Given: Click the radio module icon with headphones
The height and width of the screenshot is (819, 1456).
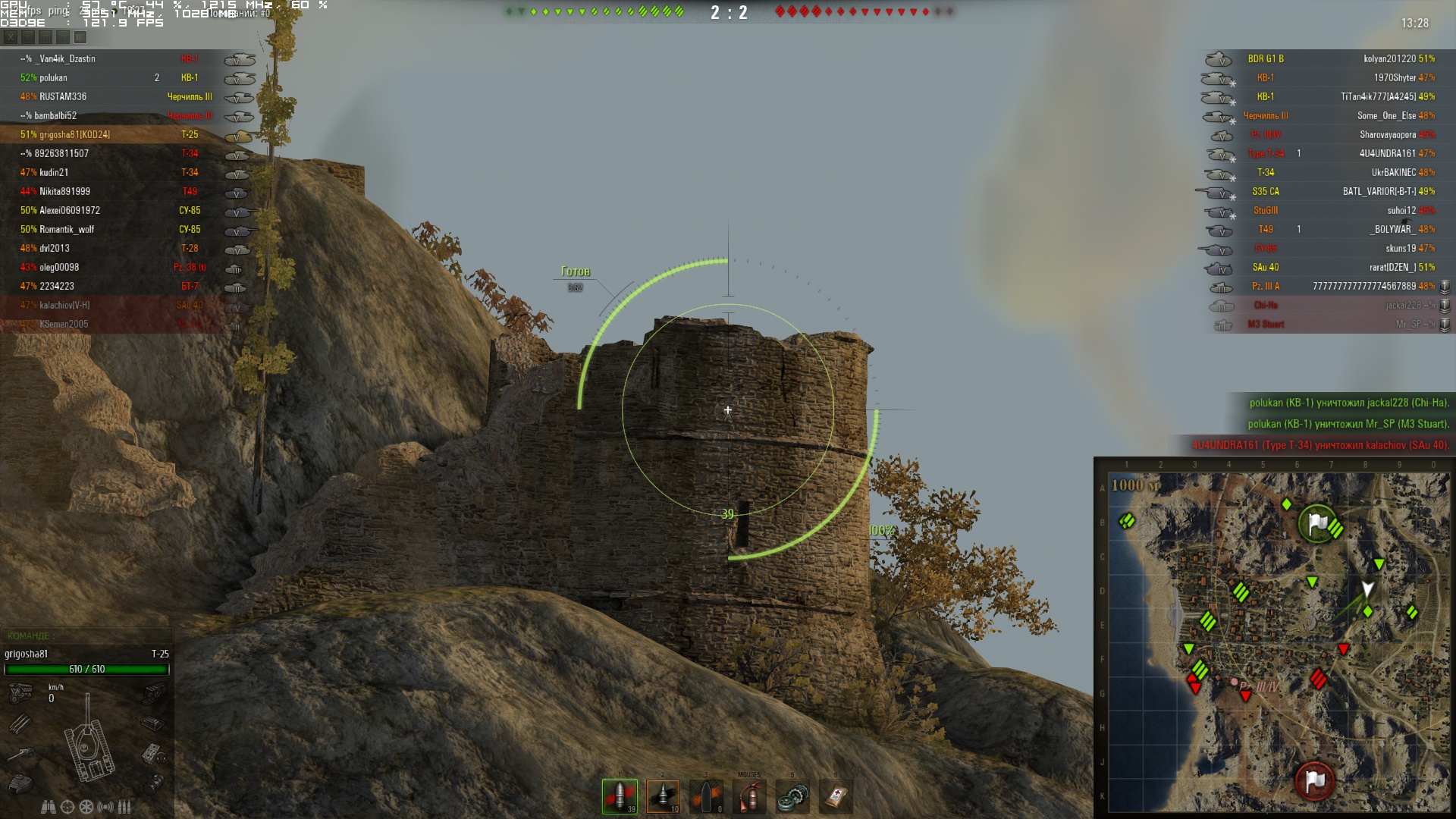Looking at the screenshot, I should point(154,754).
